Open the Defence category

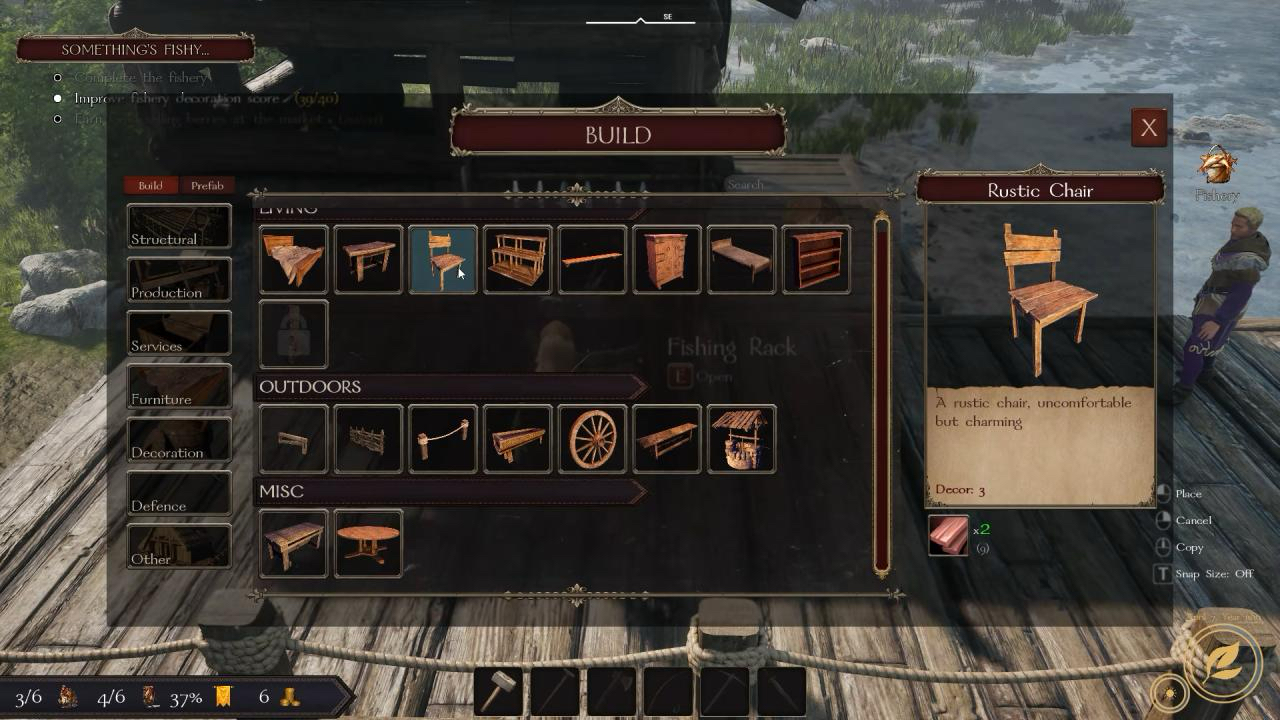point(179,493)
